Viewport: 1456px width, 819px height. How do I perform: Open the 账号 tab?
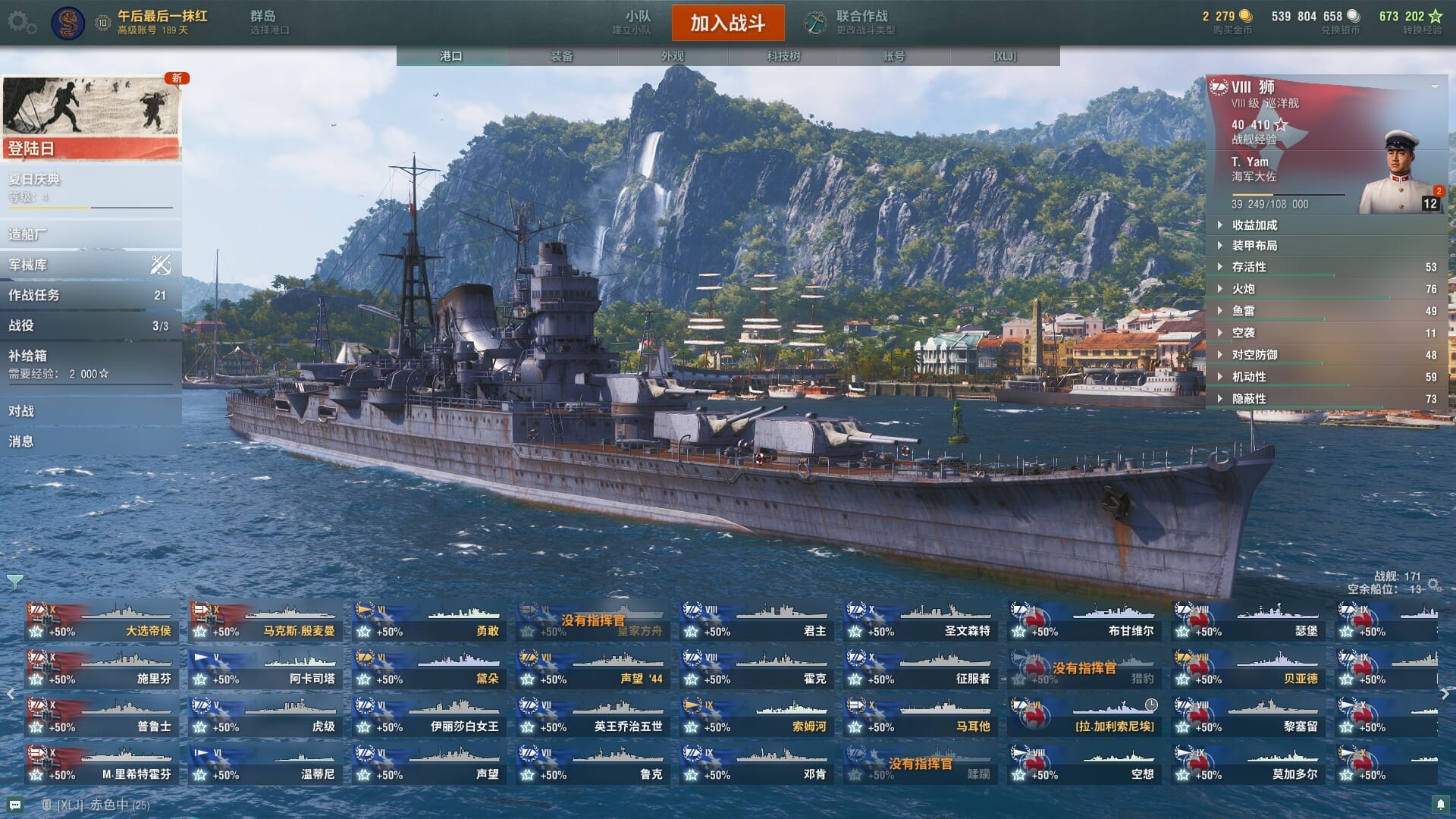pos(893,56)
